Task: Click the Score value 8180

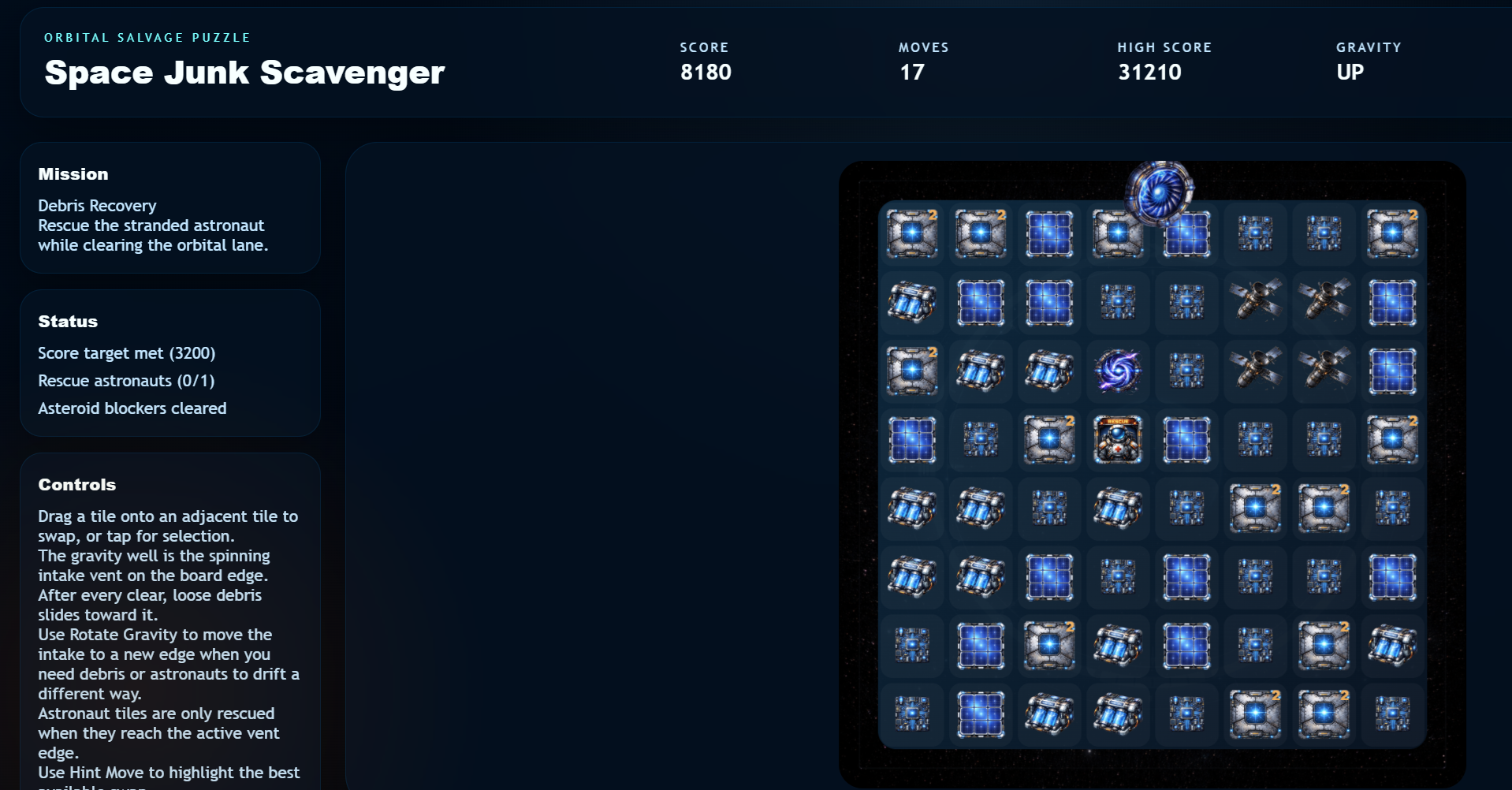Action: click(706, 72)
